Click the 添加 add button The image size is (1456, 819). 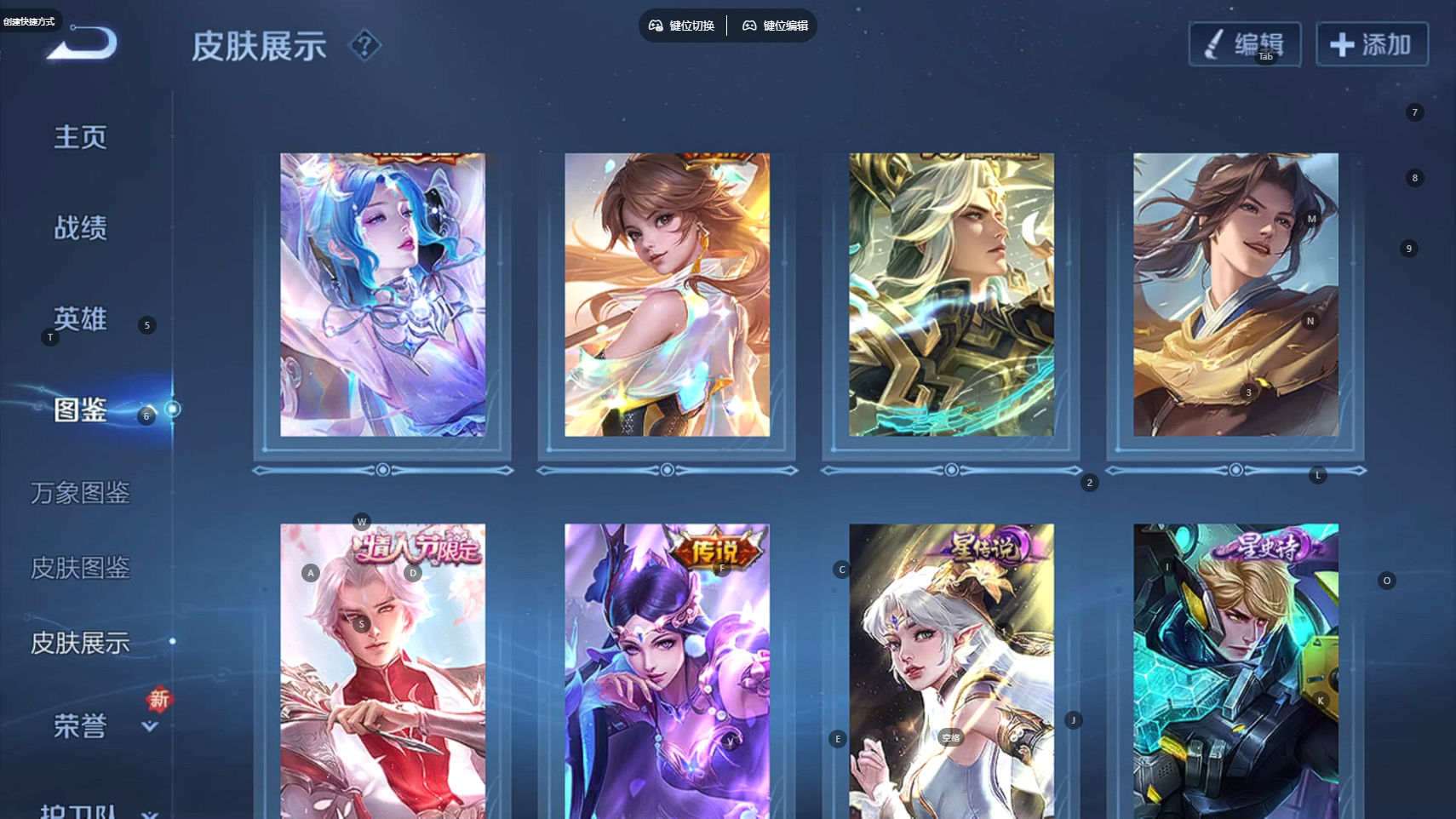coord(1372,44)
